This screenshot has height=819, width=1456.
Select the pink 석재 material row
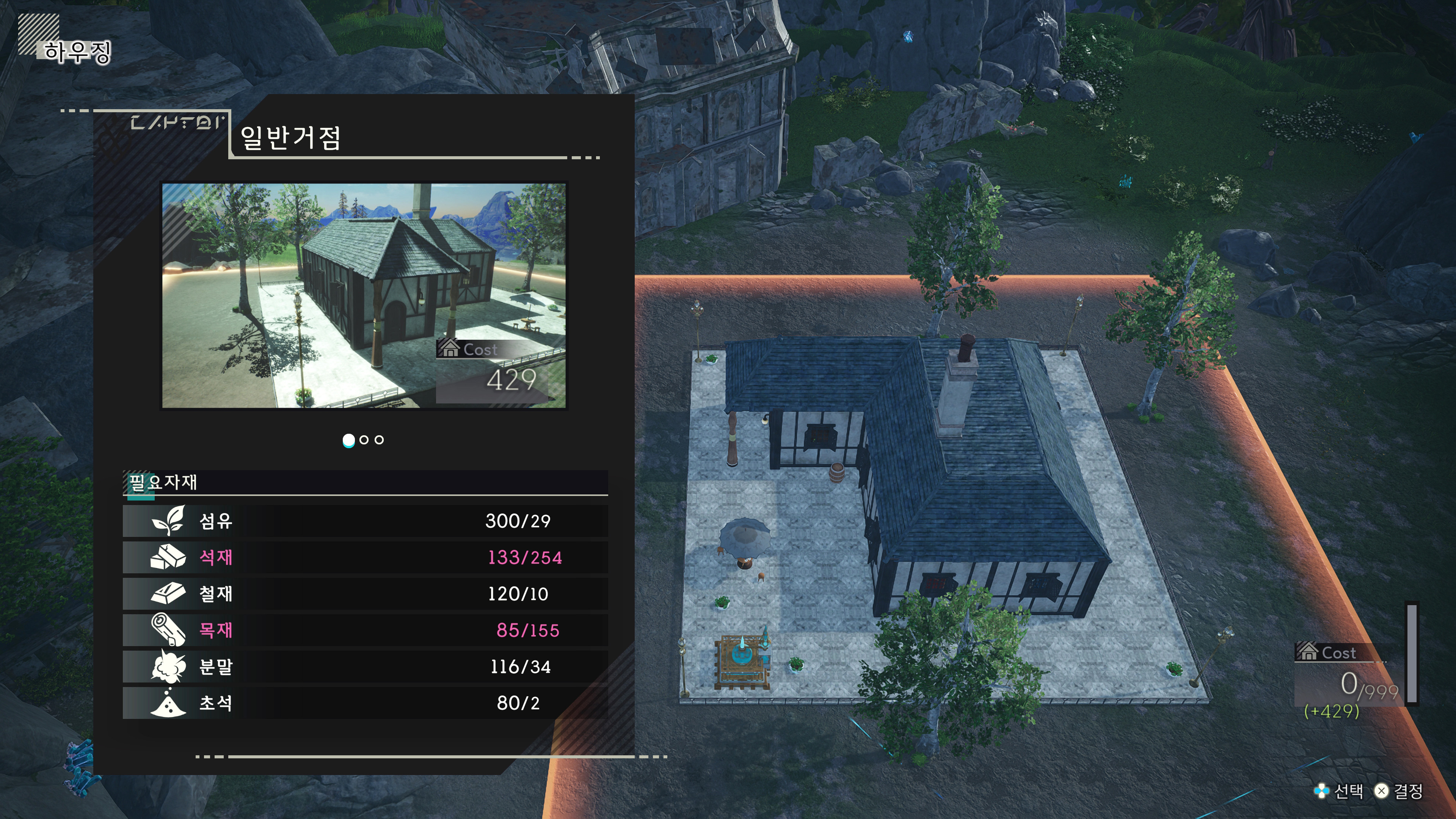click(365, 557)
